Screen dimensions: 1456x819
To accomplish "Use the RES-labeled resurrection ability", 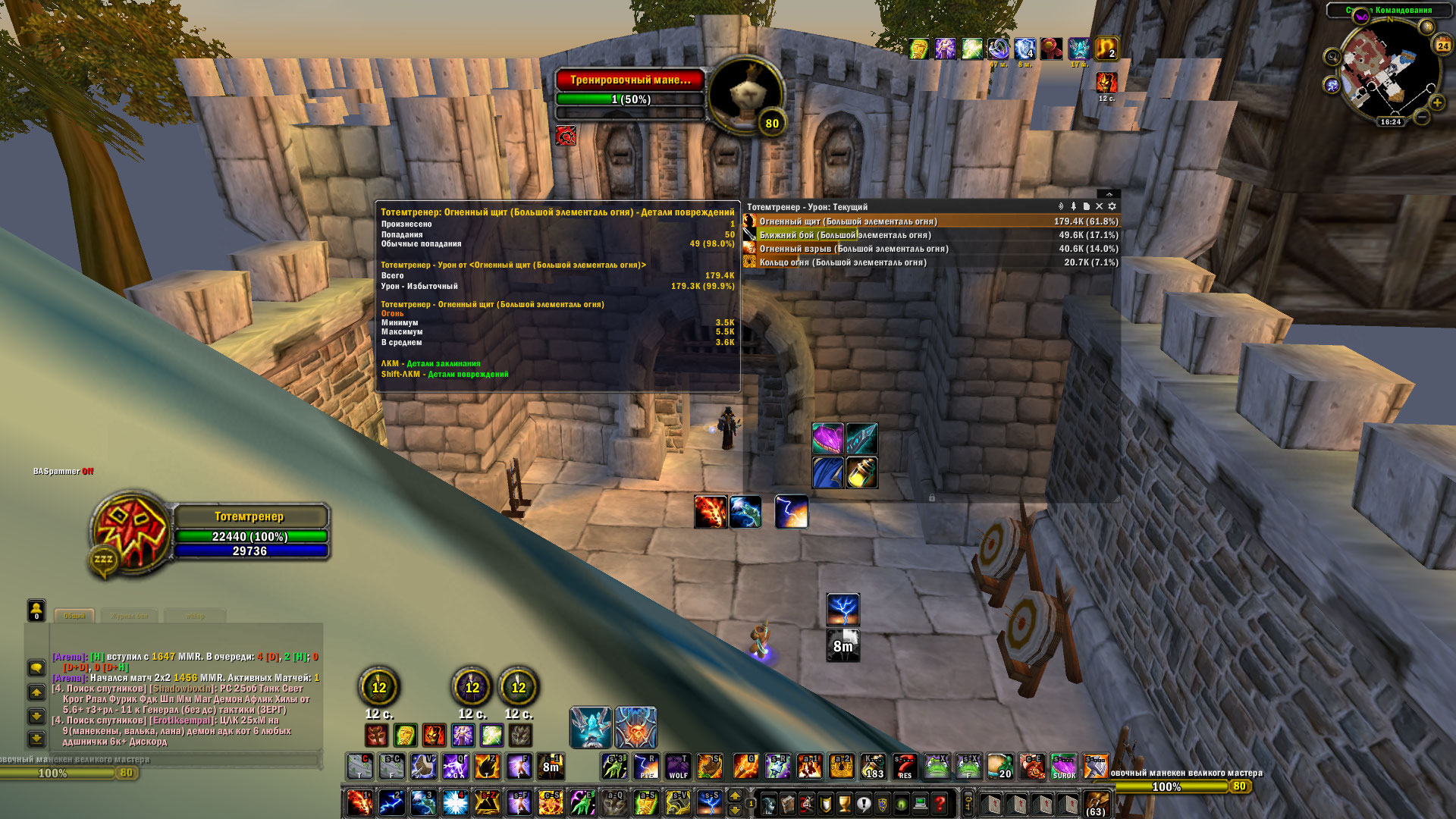I will [905, 767].
